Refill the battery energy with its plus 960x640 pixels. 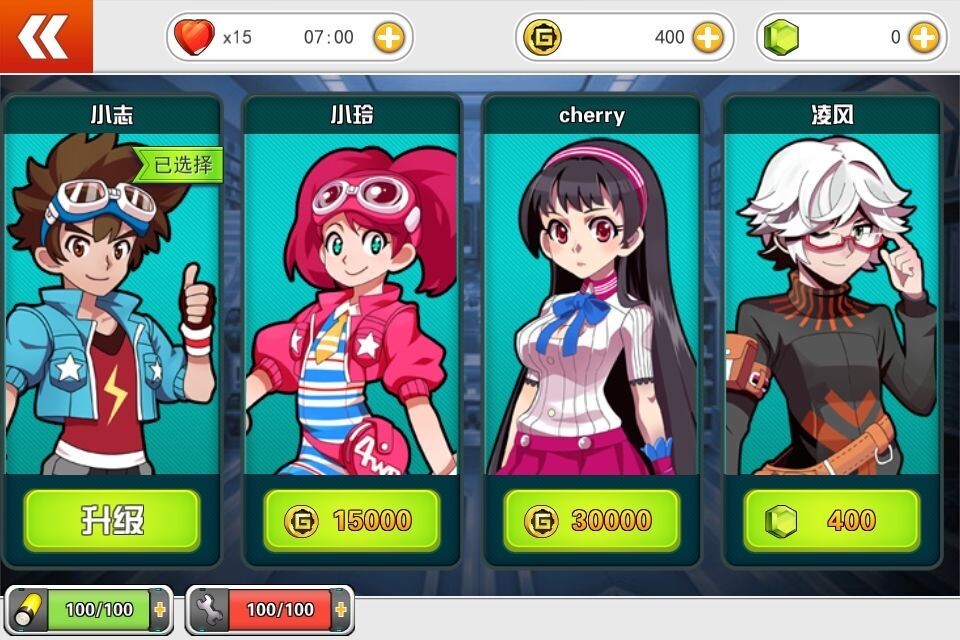click(160, 609)
